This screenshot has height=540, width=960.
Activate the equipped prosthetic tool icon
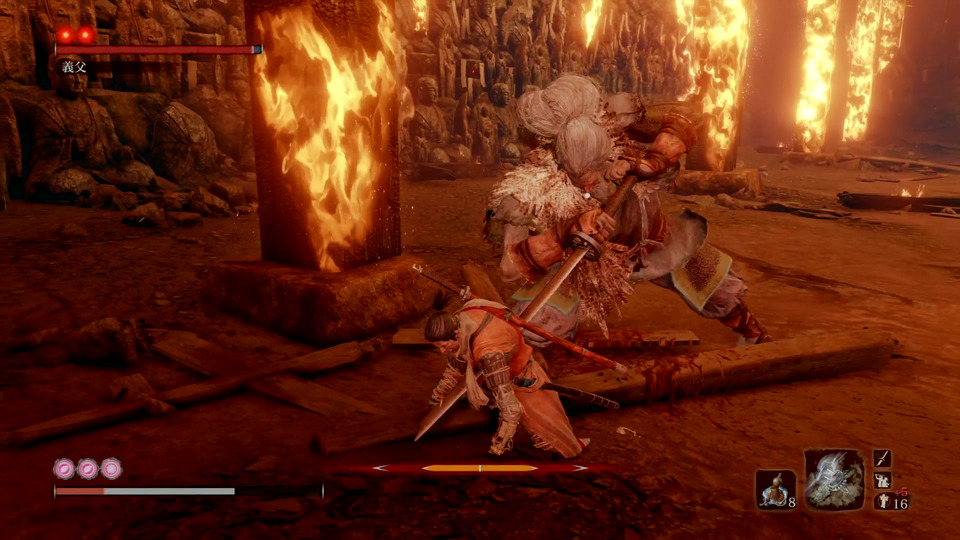click(833, 478)
